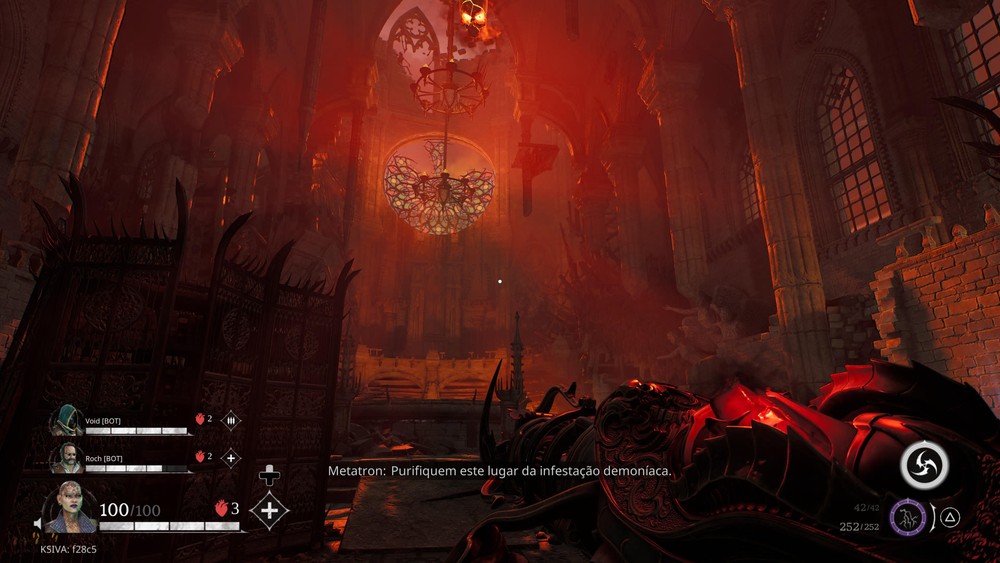Click Void's three-bar diamond item icon
The image size is (1000, 563).
[x=230, y=420]
